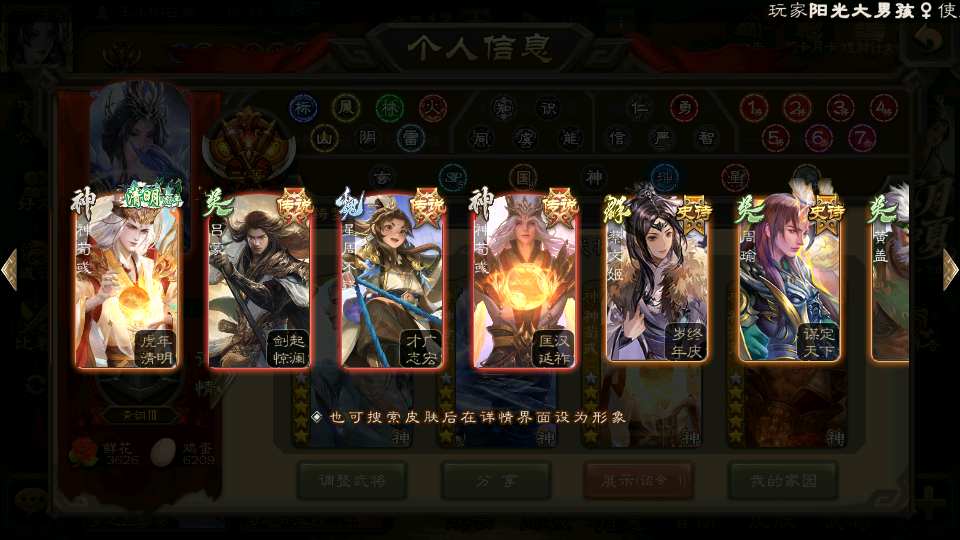Viewport: 960px width, 540px height.
Task: Pick the partially visible 黄盖 skin card
Action: (890, 280)
